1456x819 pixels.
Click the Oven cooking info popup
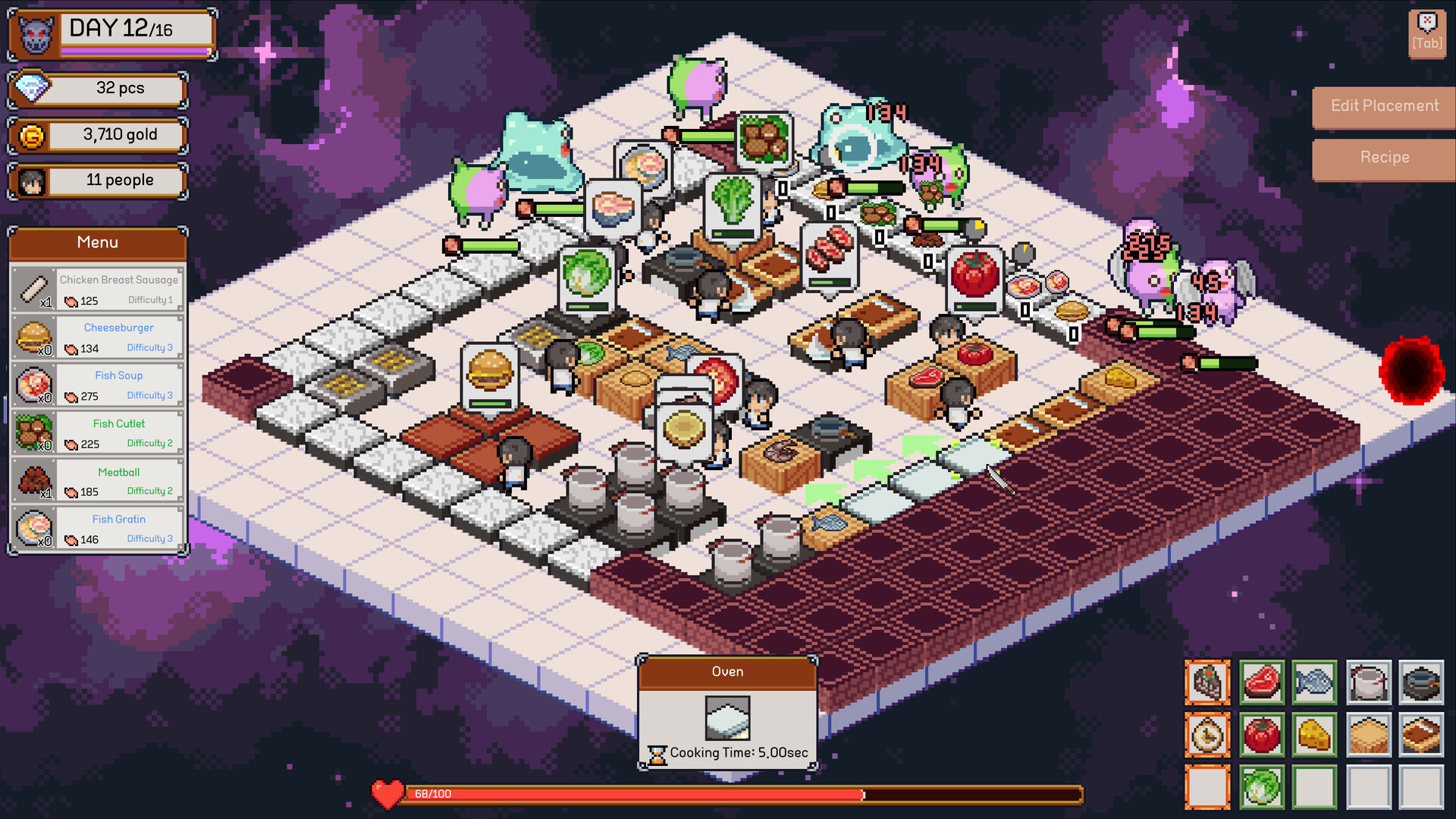tap(727, 713)
